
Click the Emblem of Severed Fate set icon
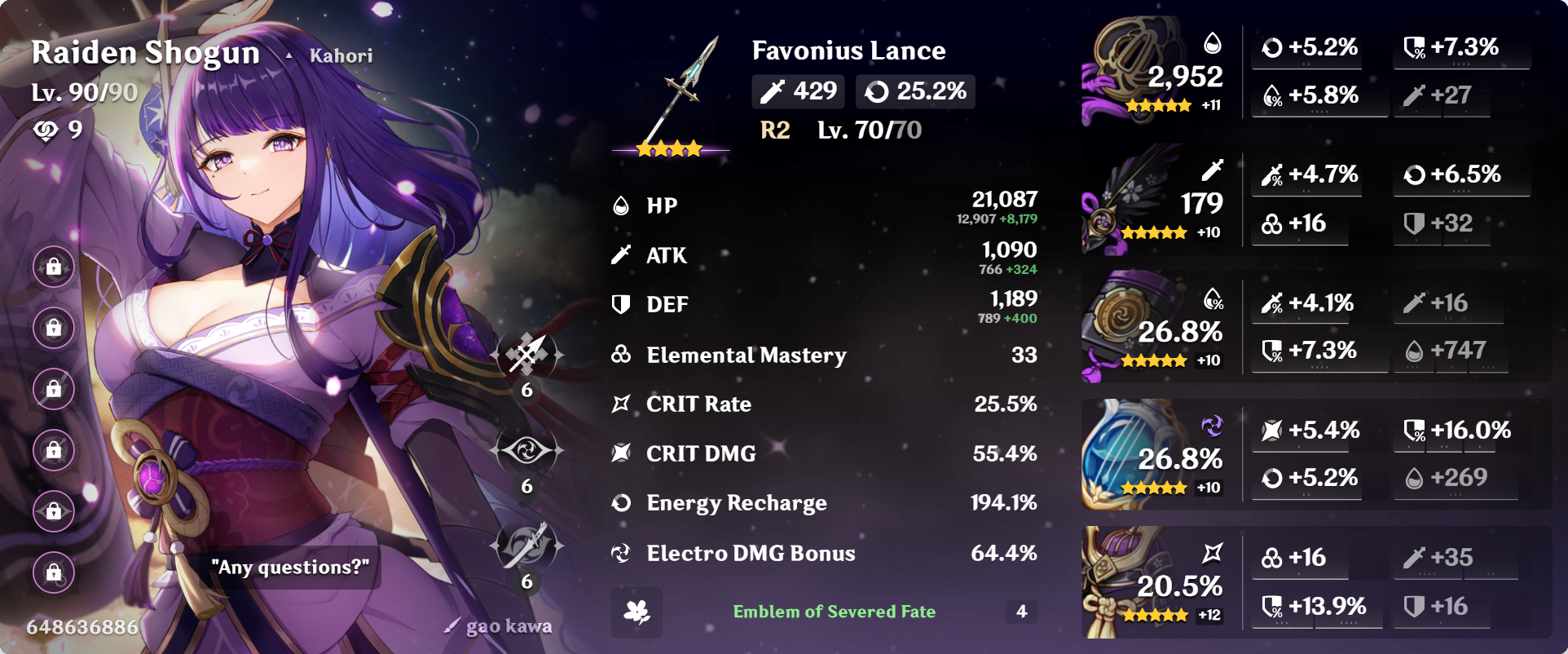coord(638,612)
